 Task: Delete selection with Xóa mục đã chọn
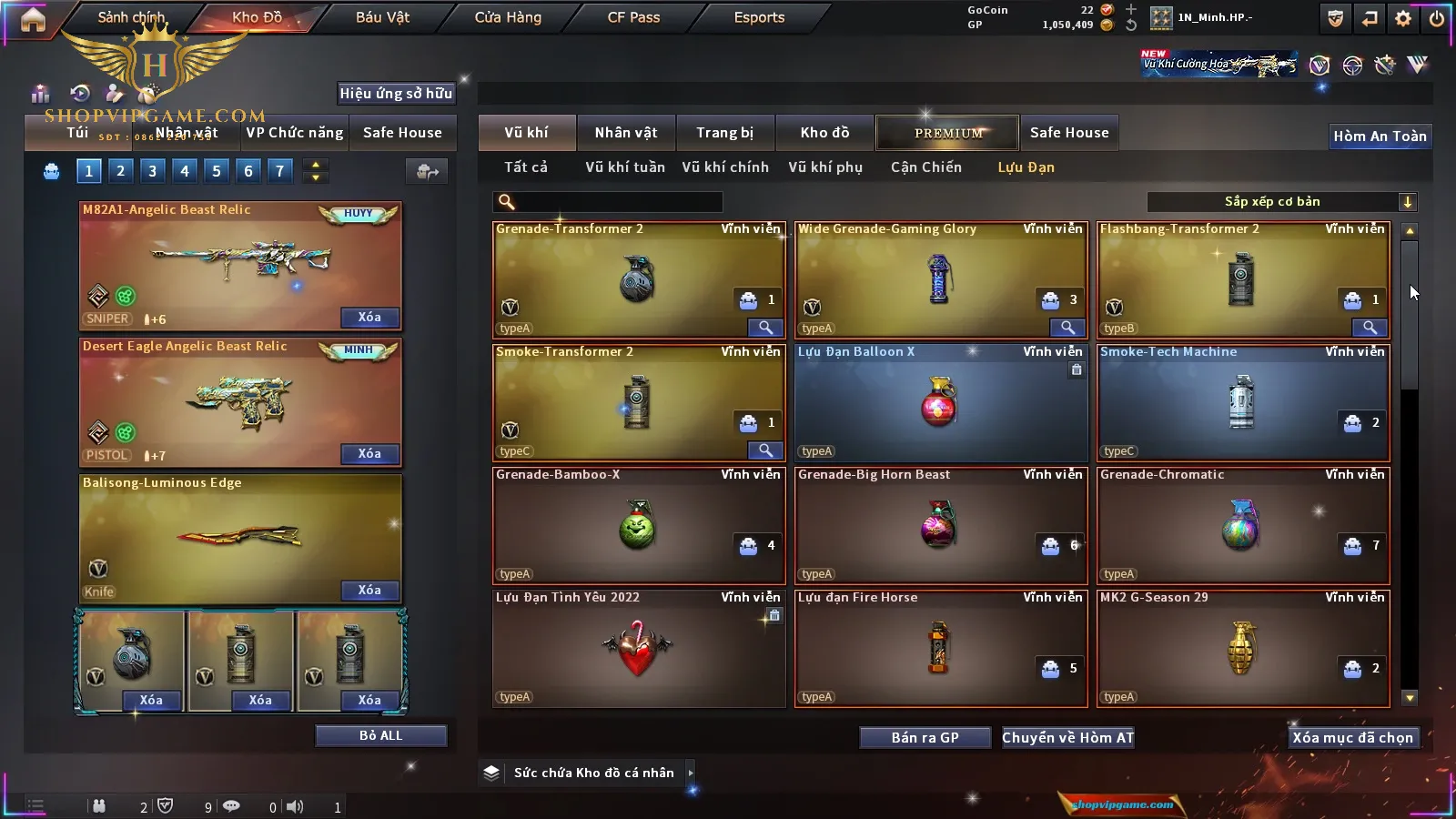(x=1352, y=737)
